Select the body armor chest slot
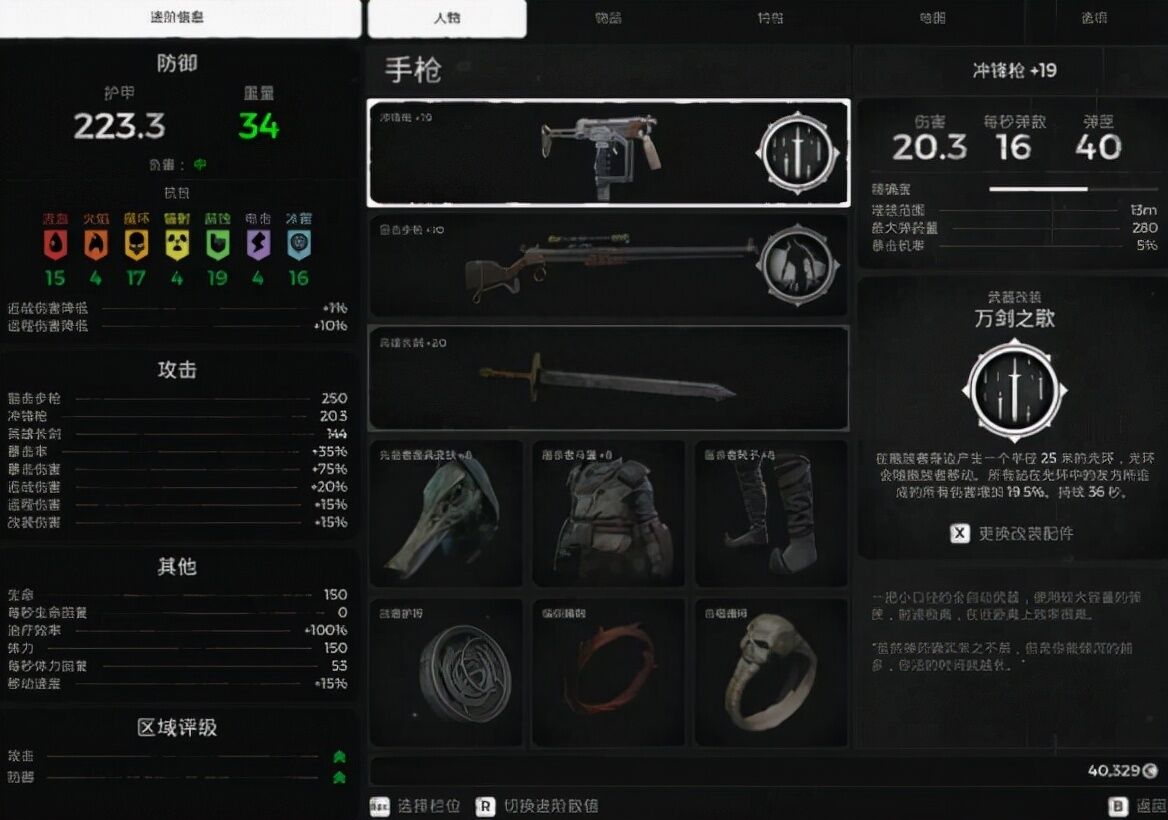Screen dimensions: 1168x820 [x=608, y=514]
